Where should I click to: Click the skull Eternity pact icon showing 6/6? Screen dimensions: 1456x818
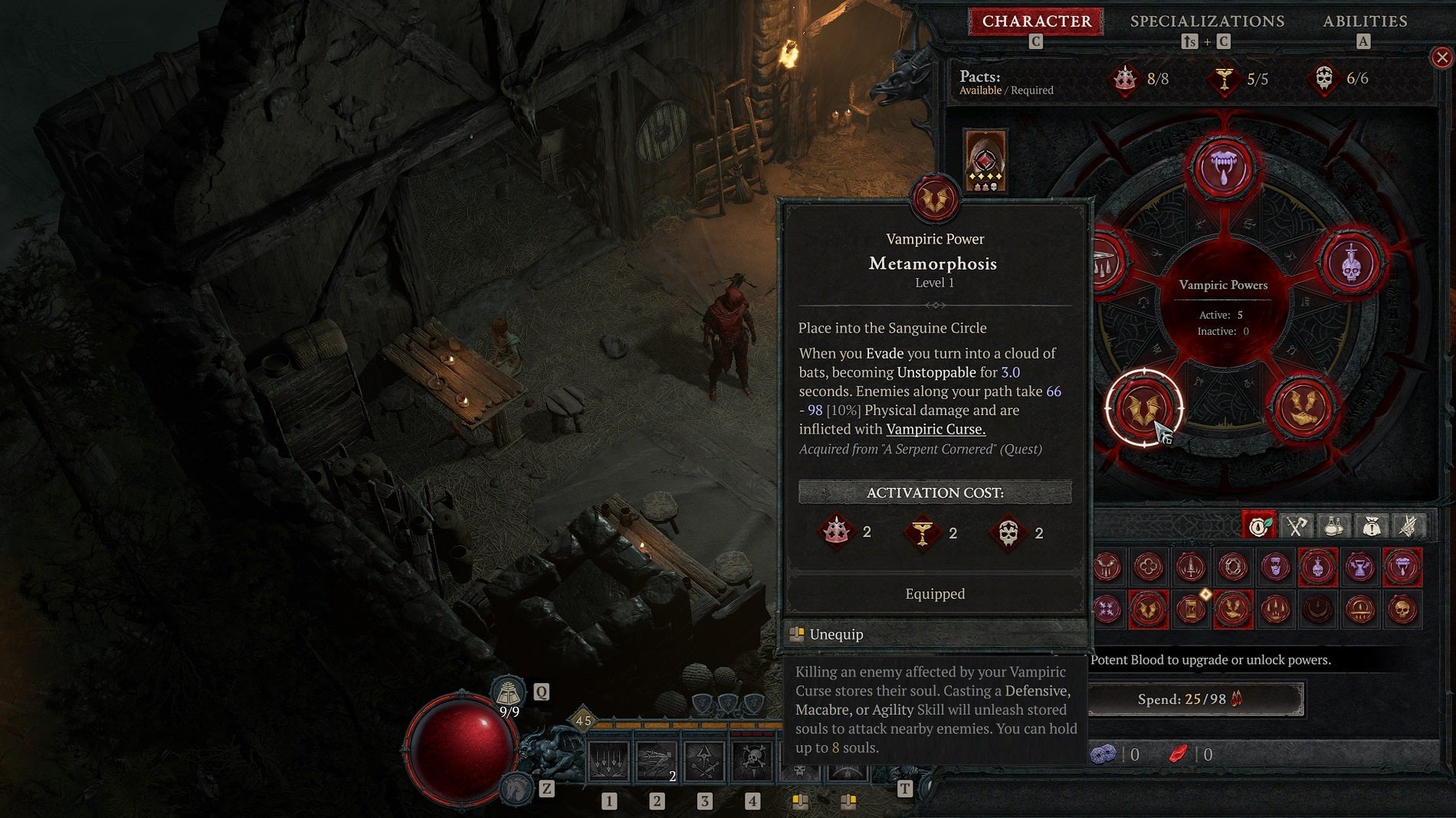1323,77
